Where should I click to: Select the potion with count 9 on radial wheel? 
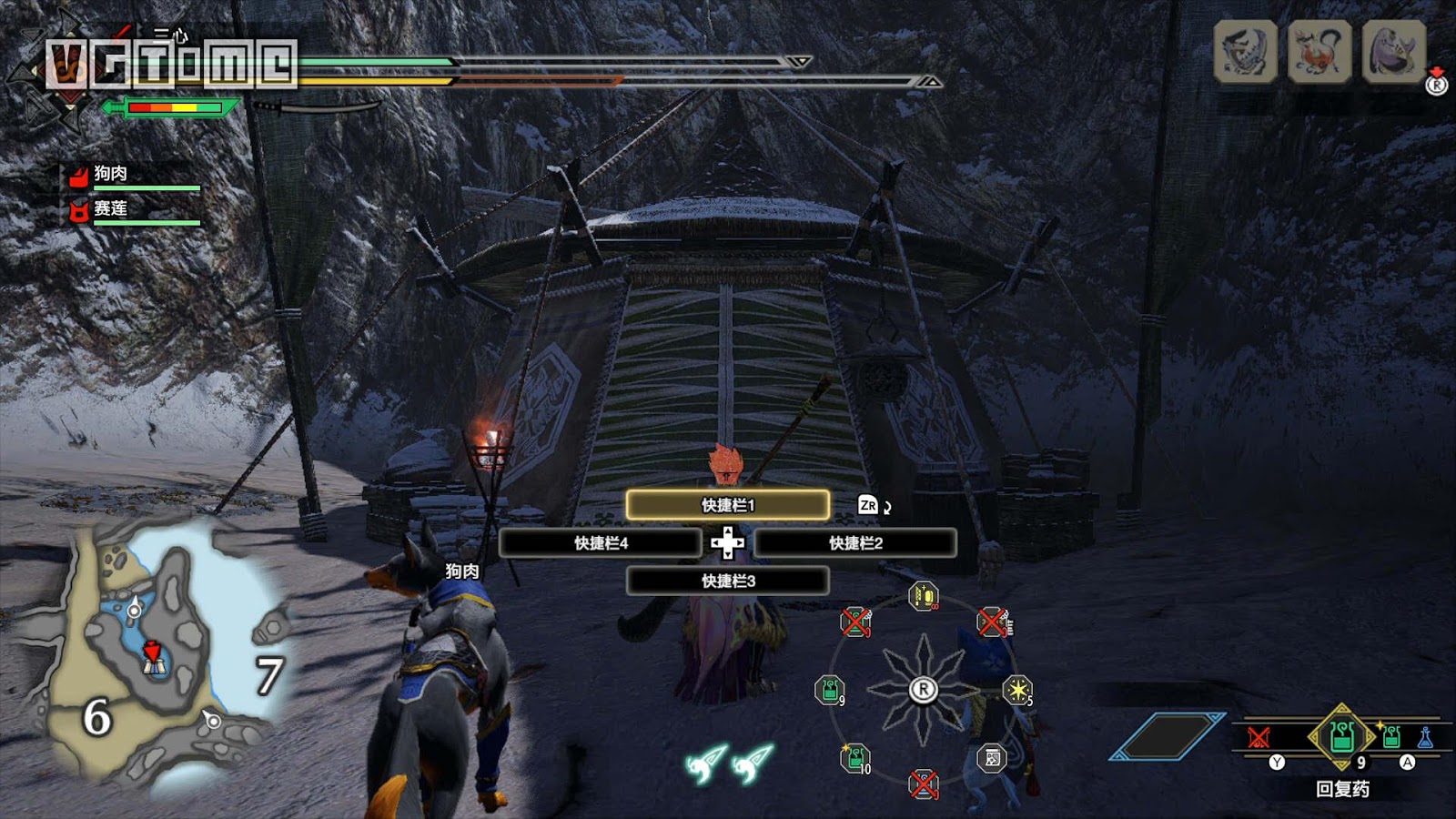[830, 690]
